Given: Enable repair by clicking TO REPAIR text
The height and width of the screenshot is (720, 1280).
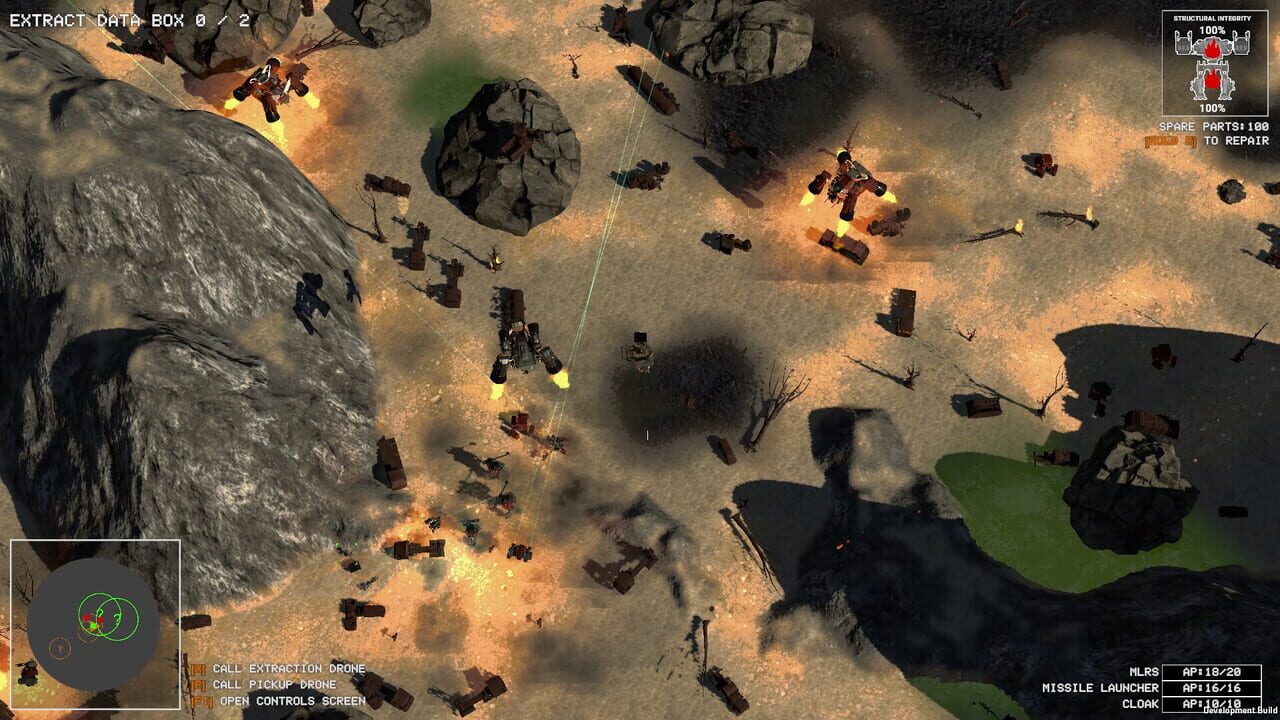Looking at the screenshot, I should (x=1237, y=140).
